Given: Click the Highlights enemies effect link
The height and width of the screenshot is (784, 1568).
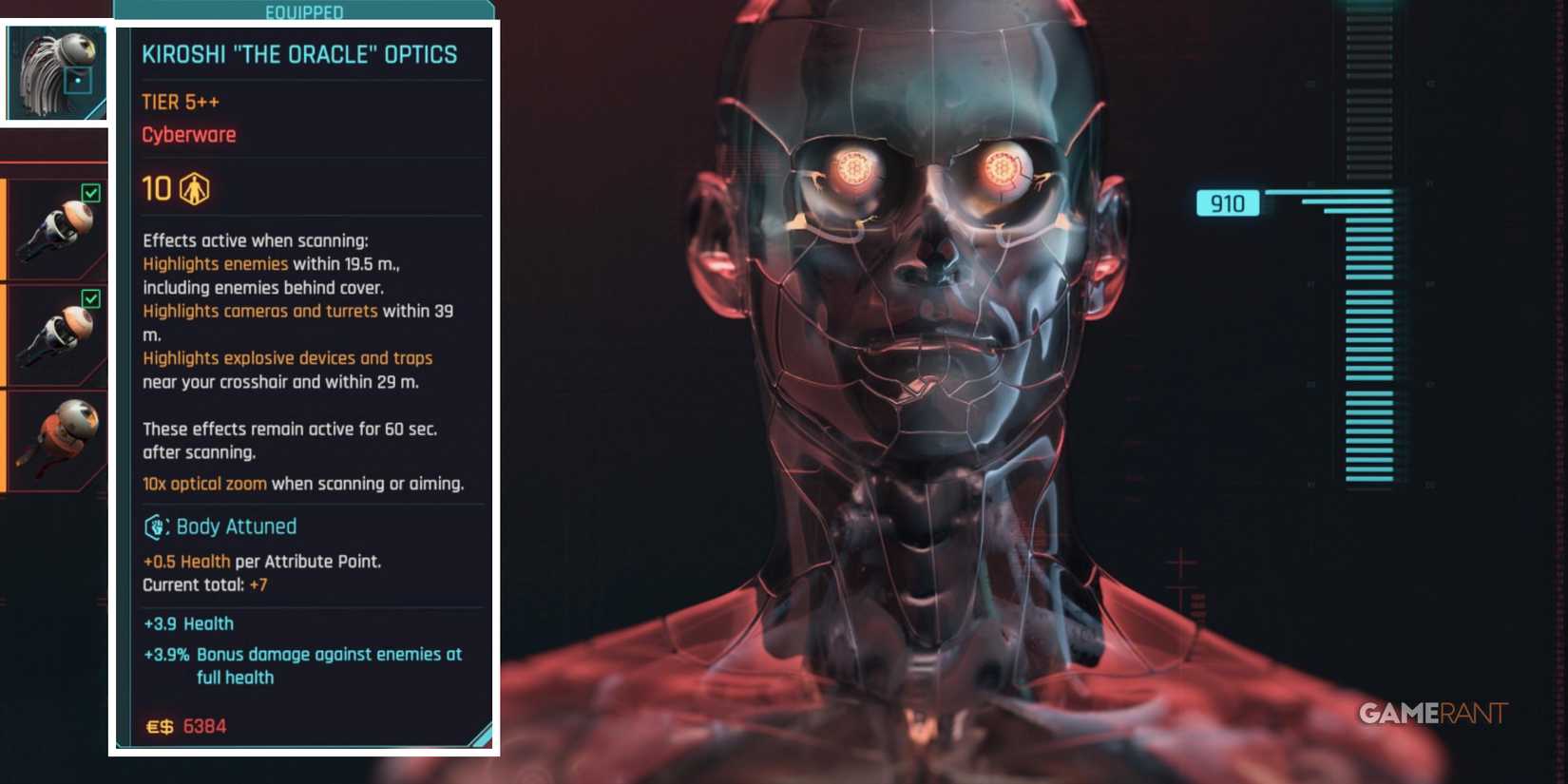Looking at the screenshot, I should [x=214, y=263].
